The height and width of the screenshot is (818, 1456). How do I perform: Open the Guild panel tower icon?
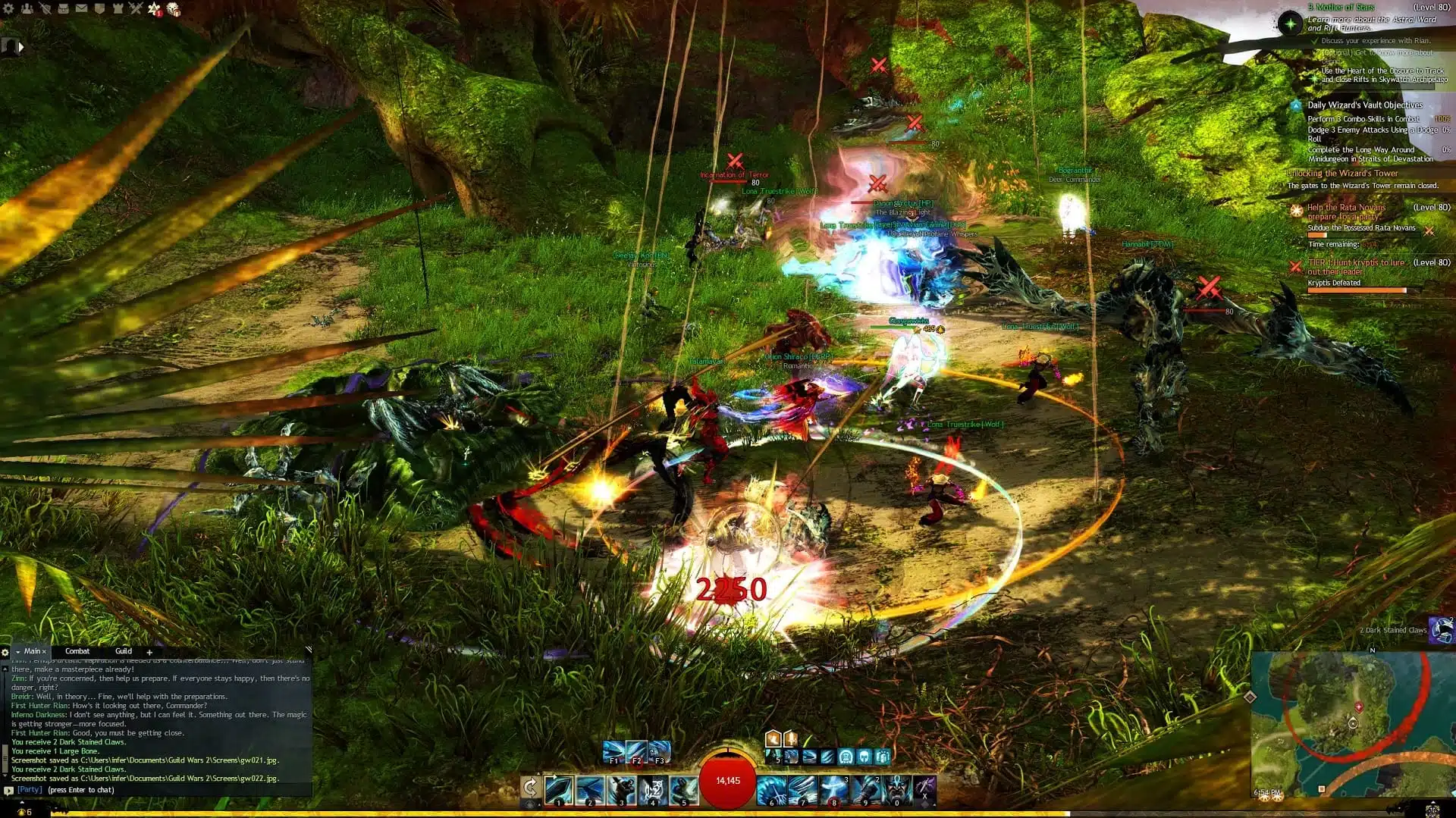point(118,8)
